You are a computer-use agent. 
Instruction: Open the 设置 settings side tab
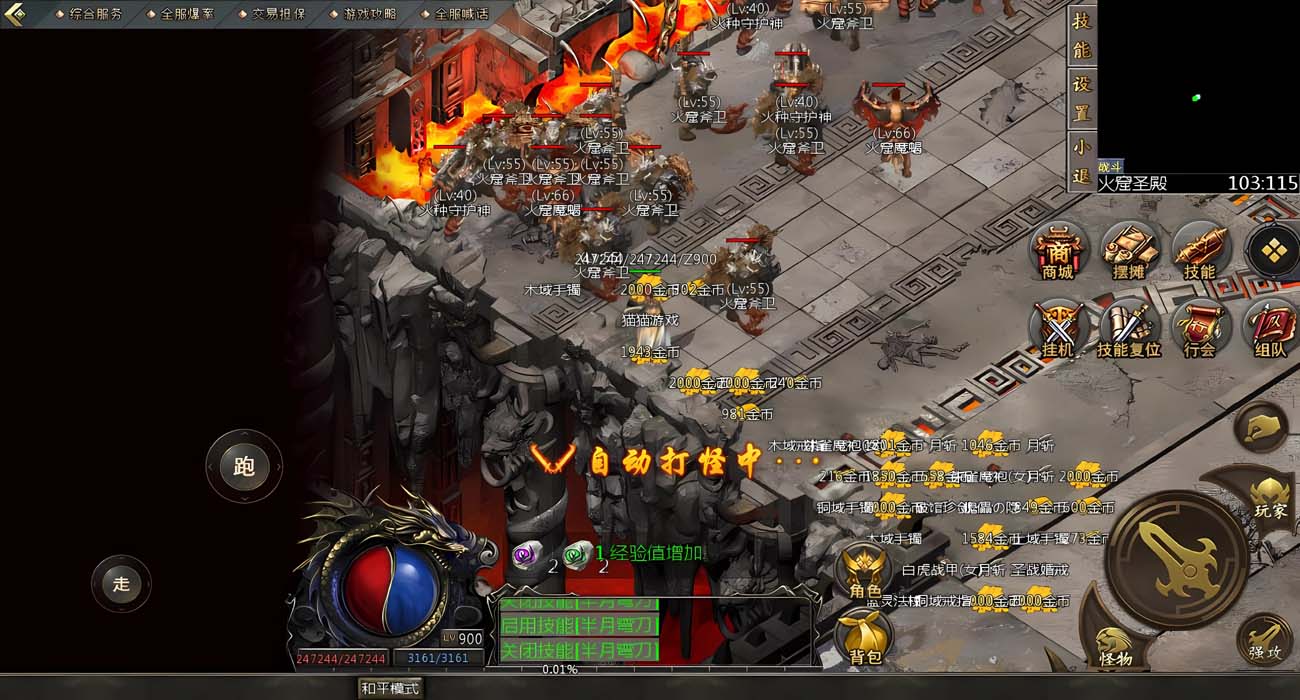[x=1081, y=98]
